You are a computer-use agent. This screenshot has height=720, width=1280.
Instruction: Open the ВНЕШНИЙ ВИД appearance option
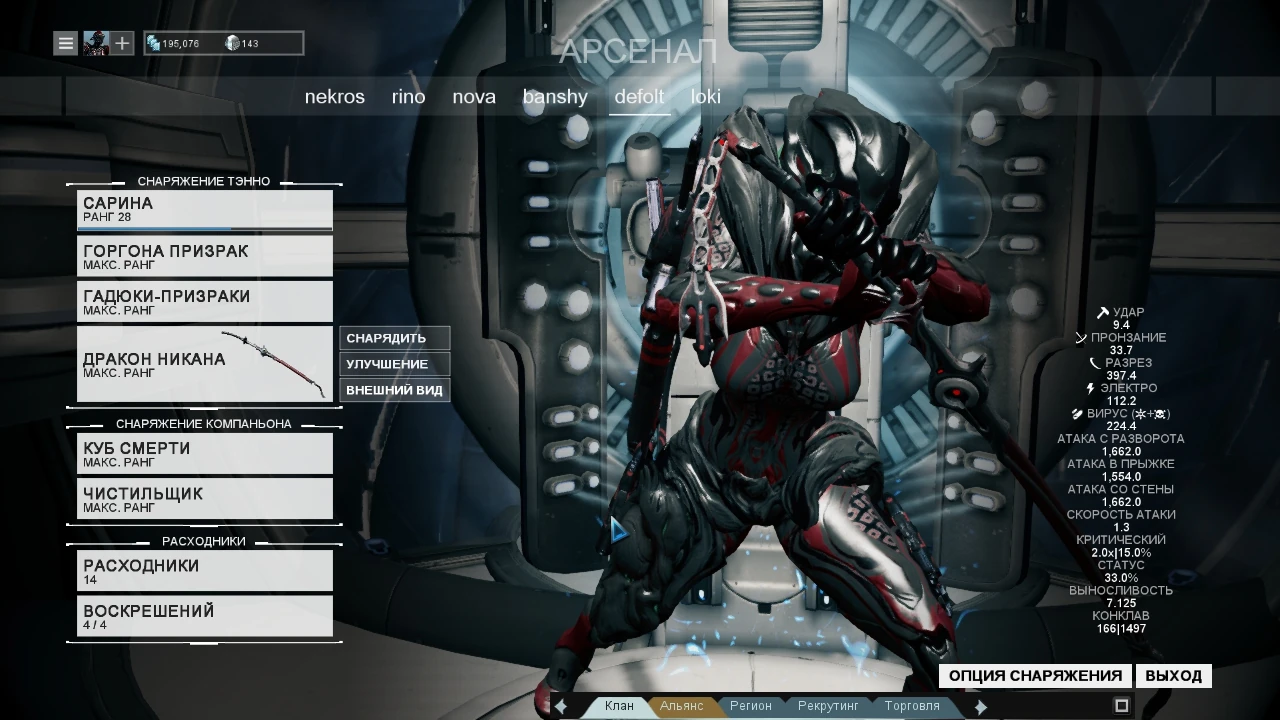394,390
